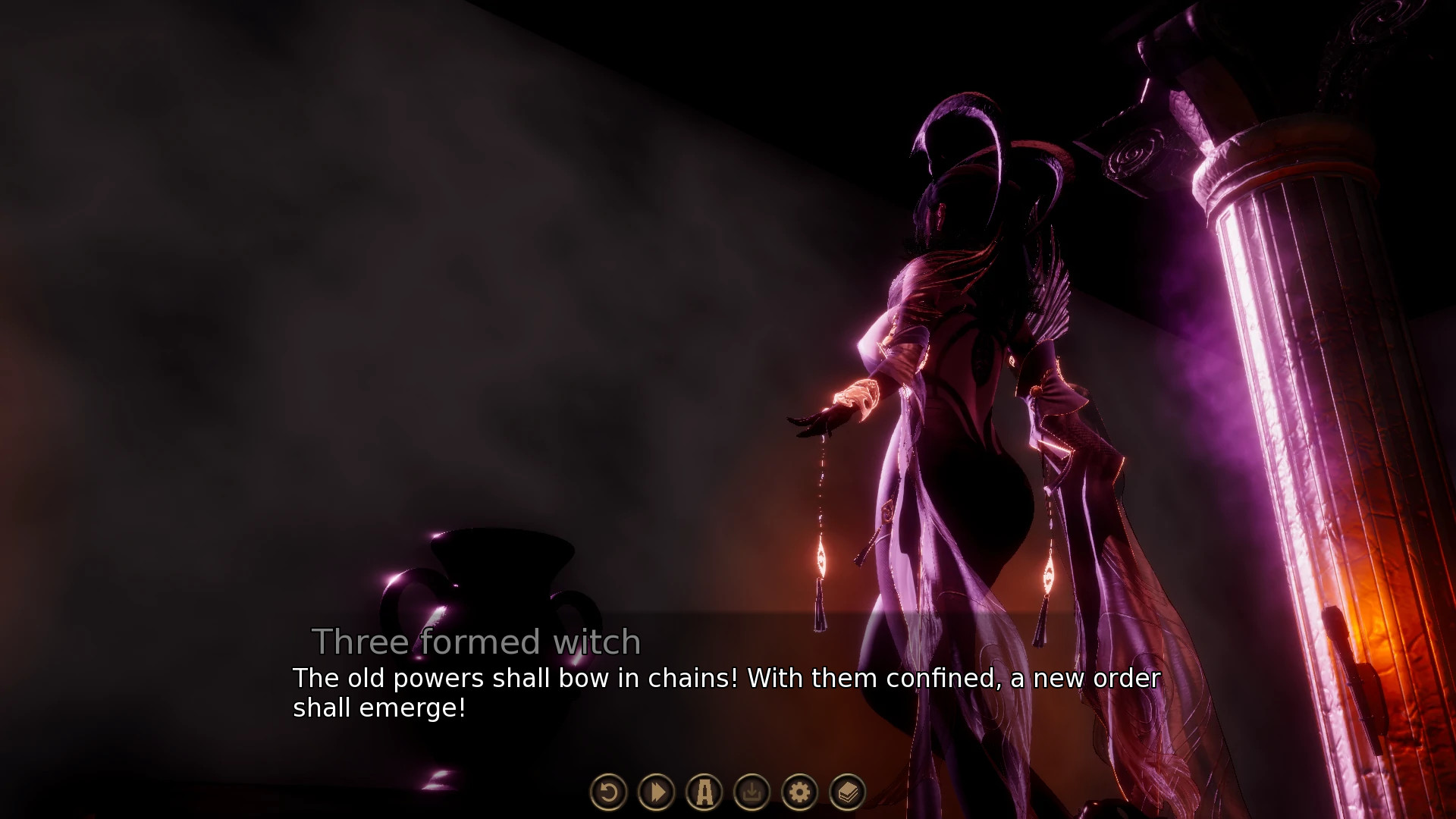Click the rollback arrow button
This screenshot has width=1456, height=819.
(608, 792)
